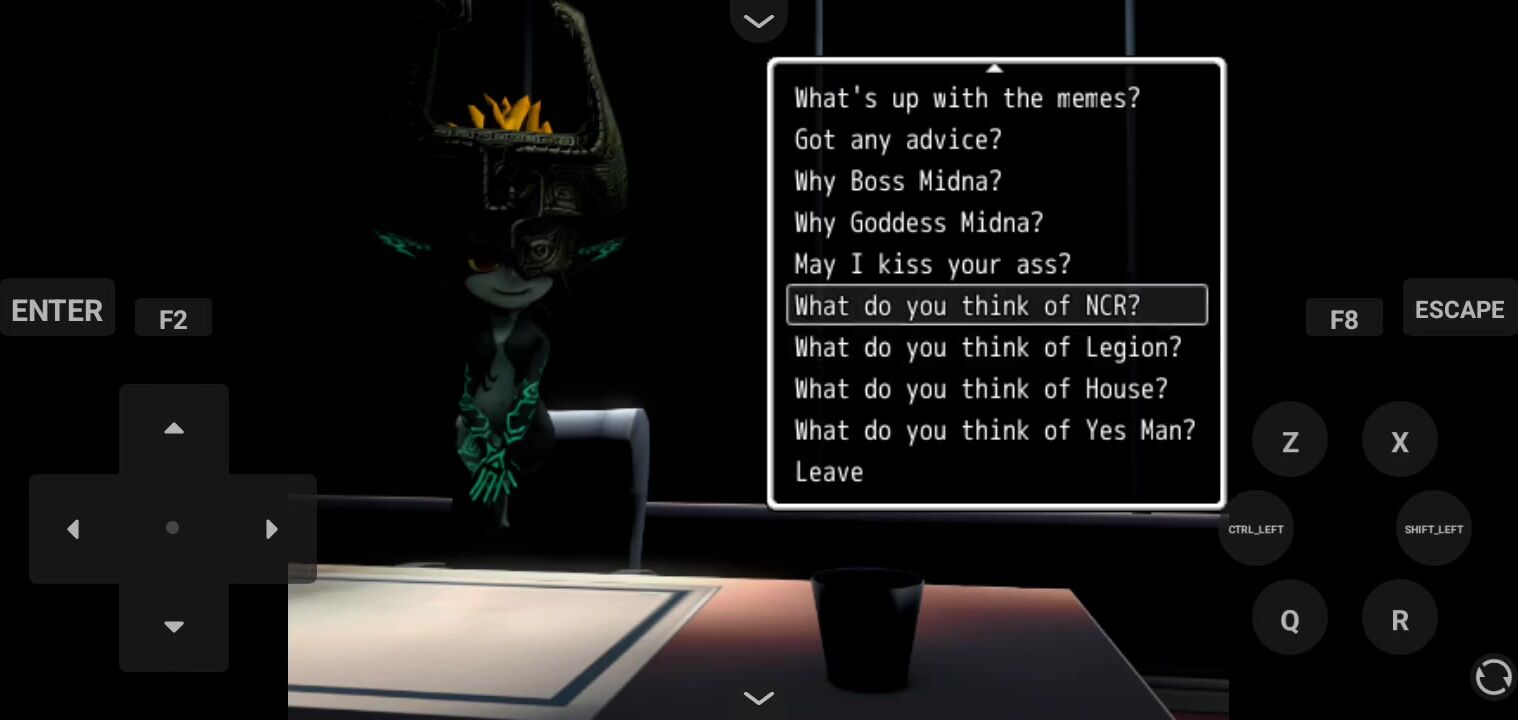Tap the on-screen ENTER button

click(x=57, y=310)
